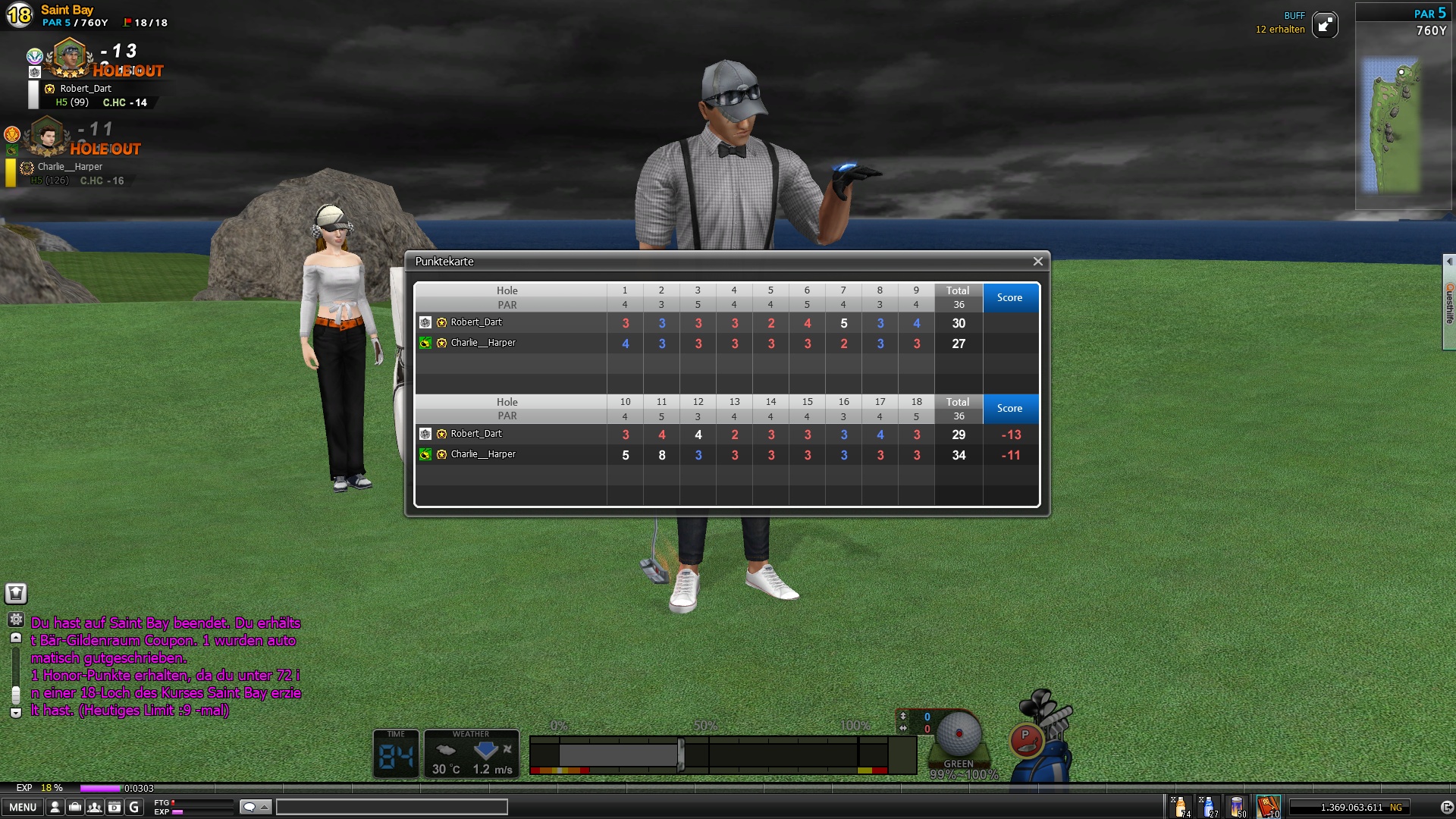The height and width of the screenshot is (819, 1456).
Task: Toggle the chat speech bubble selector
Action: tap(255, 807)
